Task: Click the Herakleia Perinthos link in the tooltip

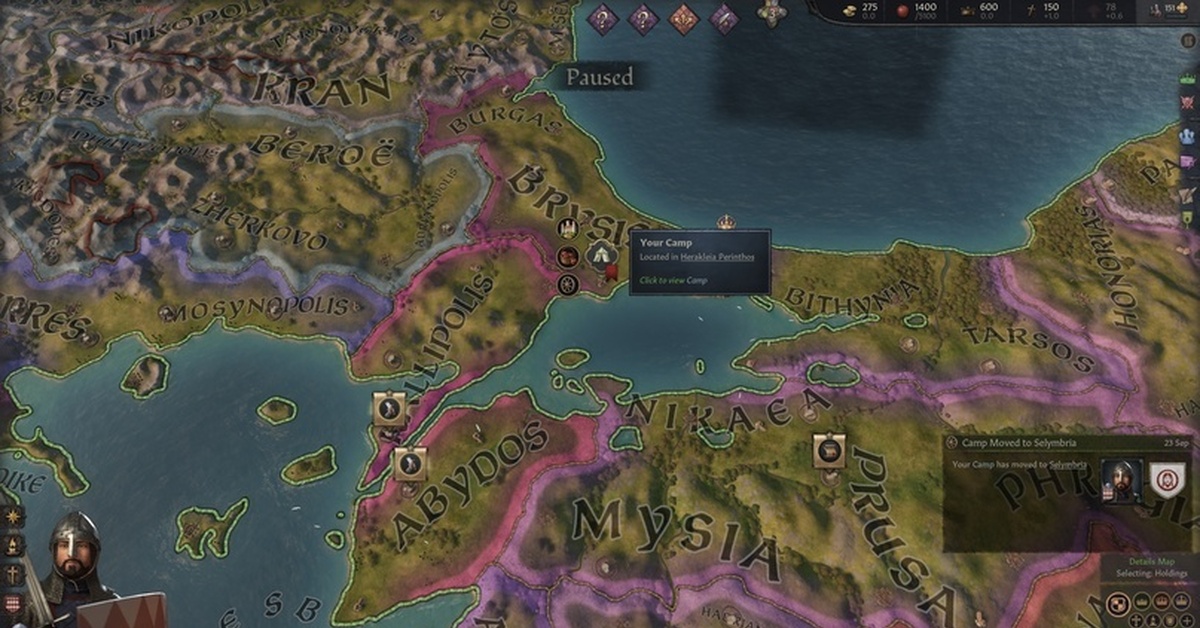Action: (x=717, y=257)
